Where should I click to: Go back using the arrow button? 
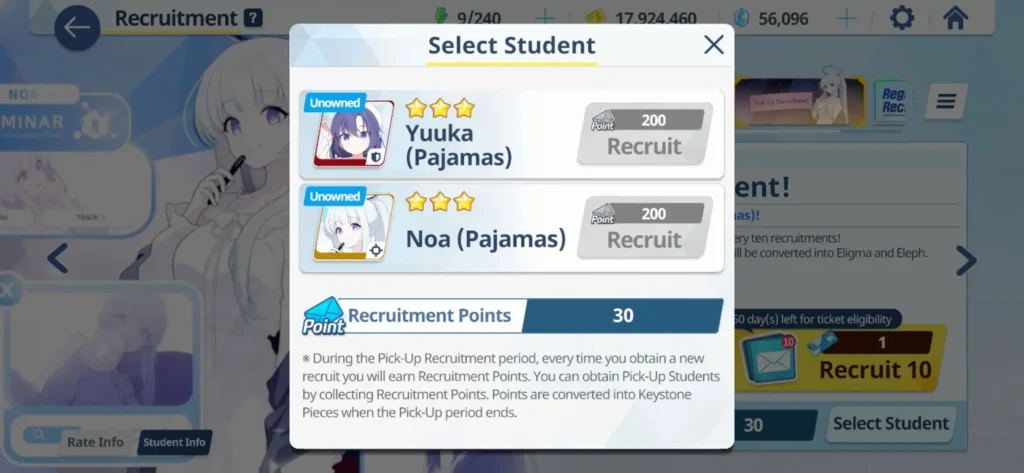[x=77, y=29]
